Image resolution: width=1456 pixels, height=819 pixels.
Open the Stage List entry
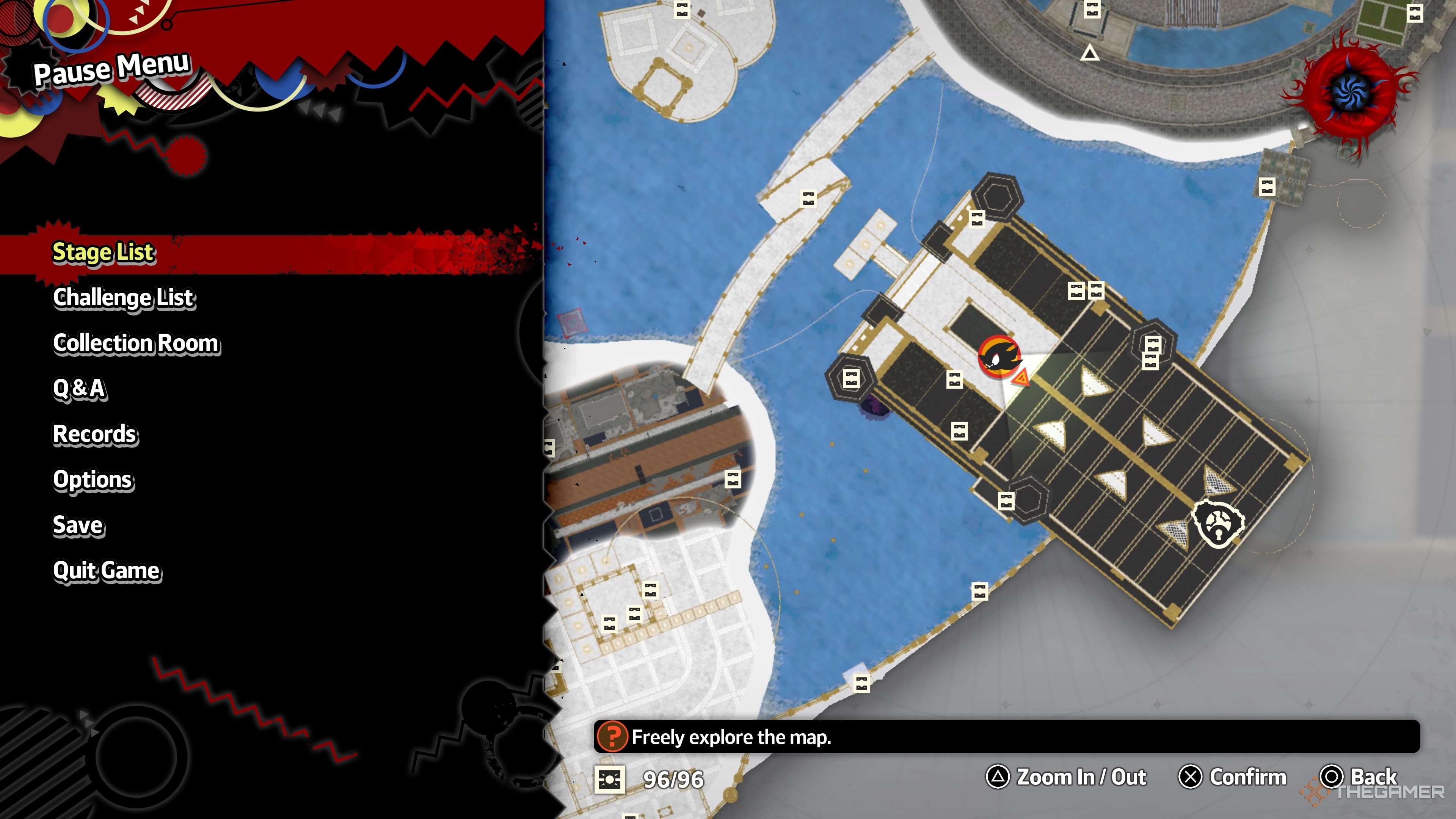103,252
